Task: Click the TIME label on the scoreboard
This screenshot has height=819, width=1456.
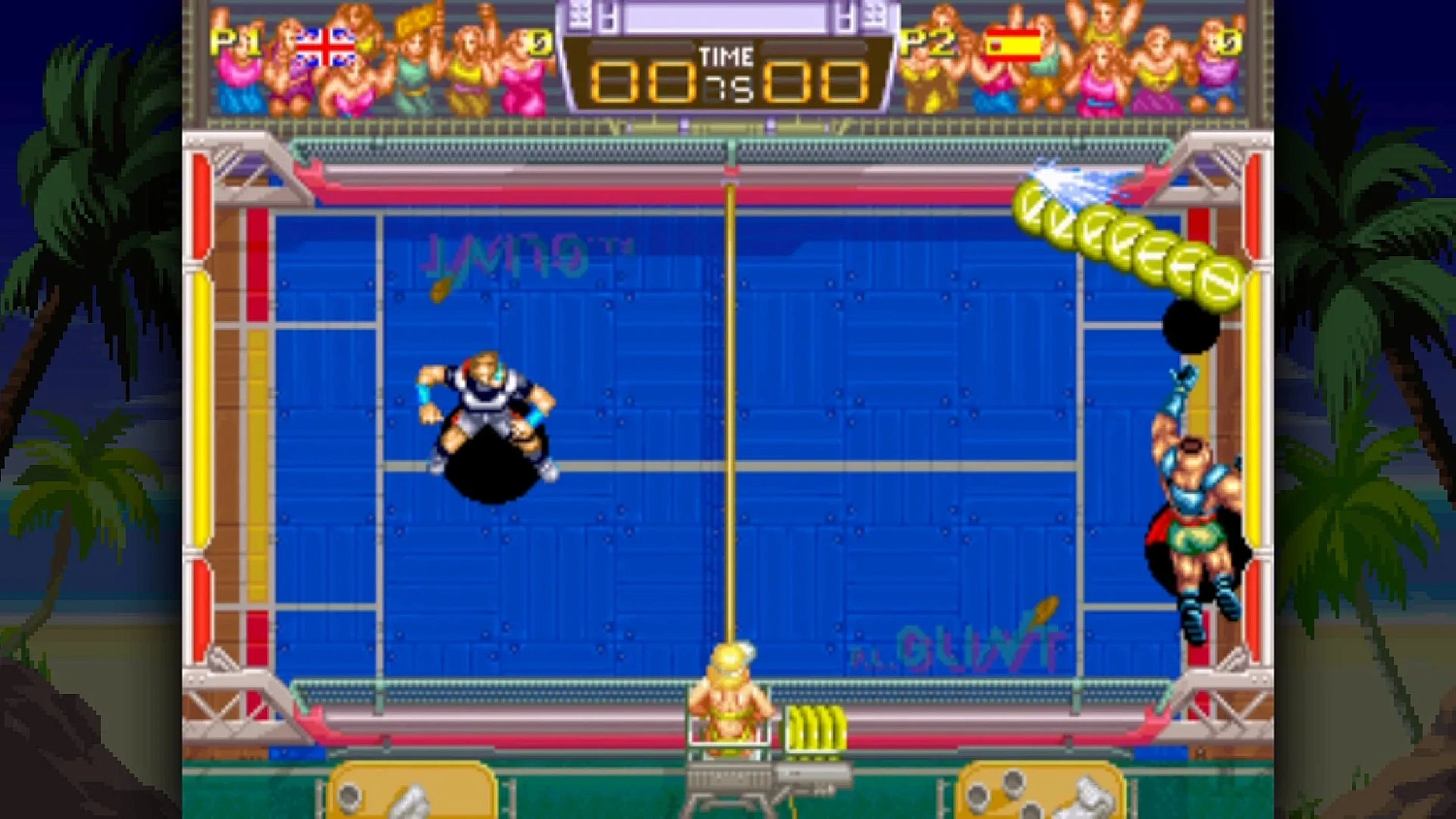Action: point(726,56)
